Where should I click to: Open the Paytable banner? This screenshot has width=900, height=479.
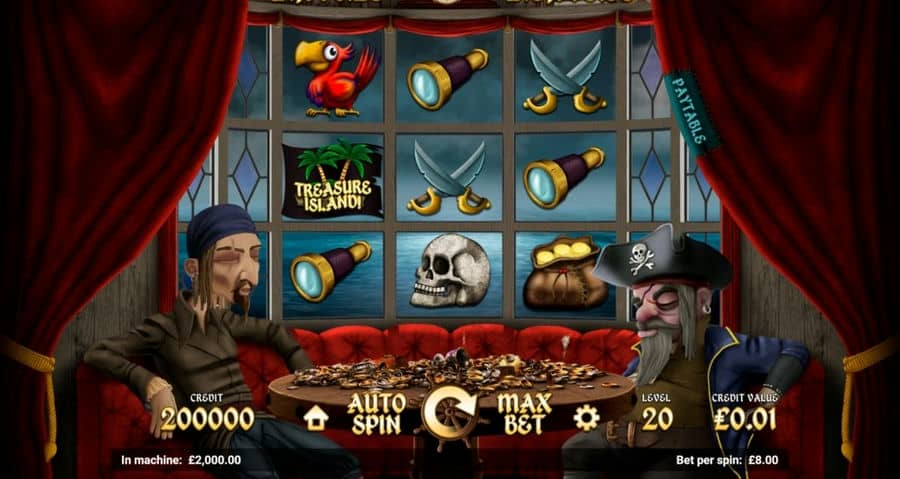[x=690, y=110]
